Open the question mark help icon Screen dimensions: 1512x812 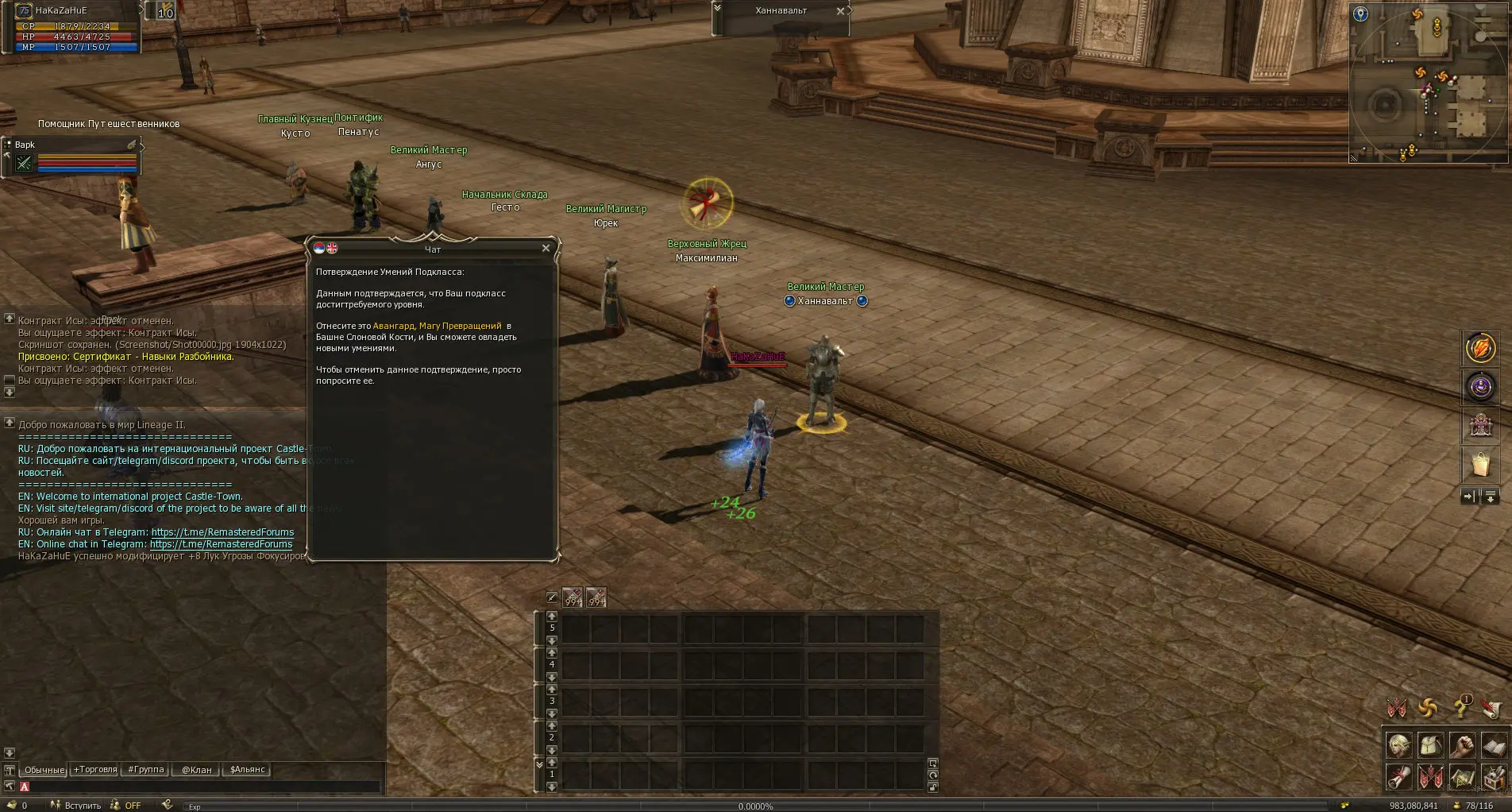point(1461,707)
